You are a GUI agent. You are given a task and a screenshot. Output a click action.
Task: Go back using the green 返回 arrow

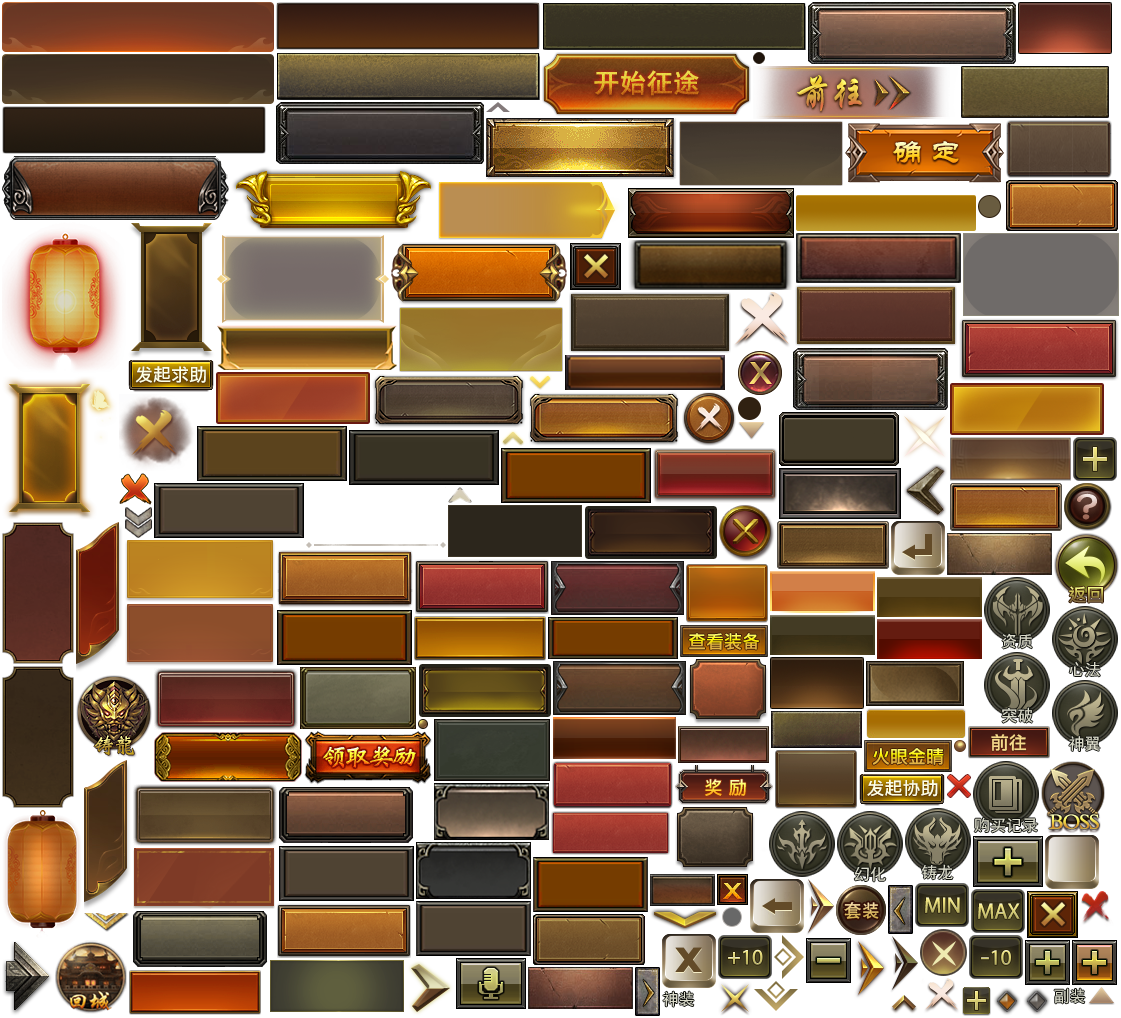[x=1086, y=568]
